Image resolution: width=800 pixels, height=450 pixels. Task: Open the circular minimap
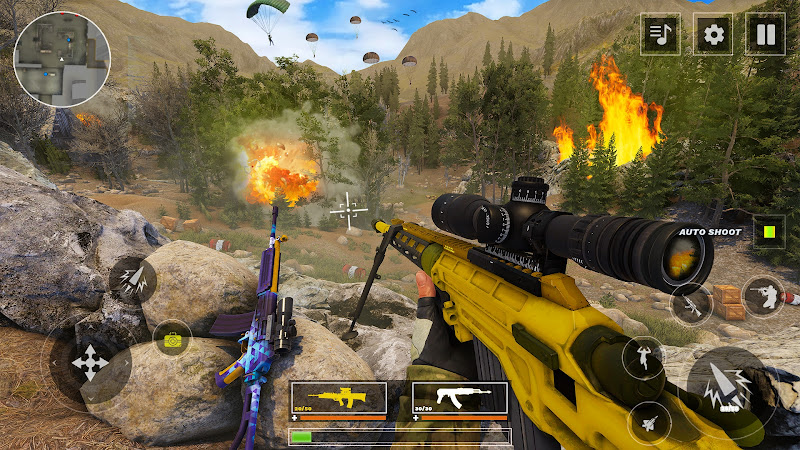click(61, 58)
